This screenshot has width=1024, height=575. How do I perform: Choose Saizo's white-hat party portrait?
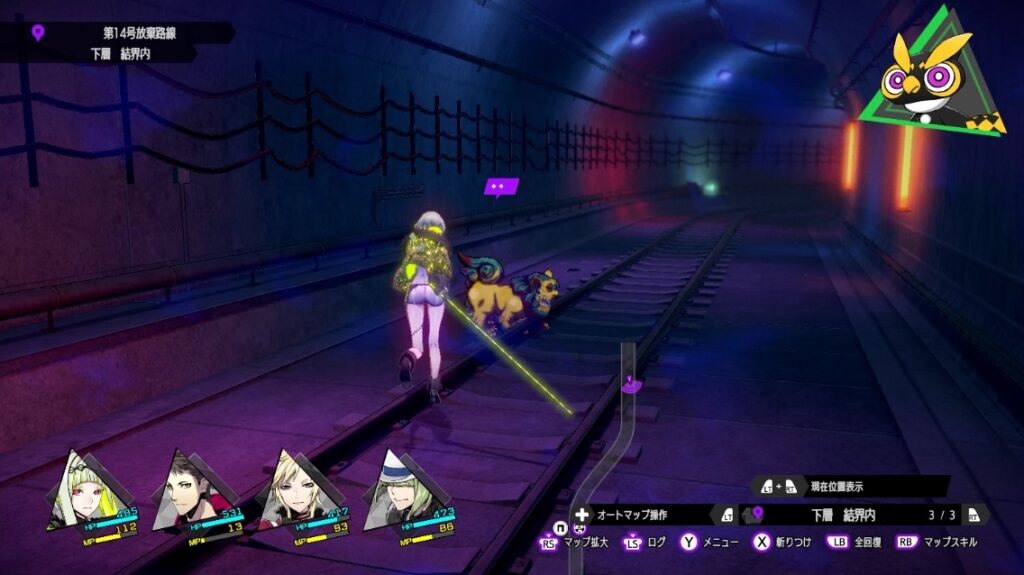(398, 490)
